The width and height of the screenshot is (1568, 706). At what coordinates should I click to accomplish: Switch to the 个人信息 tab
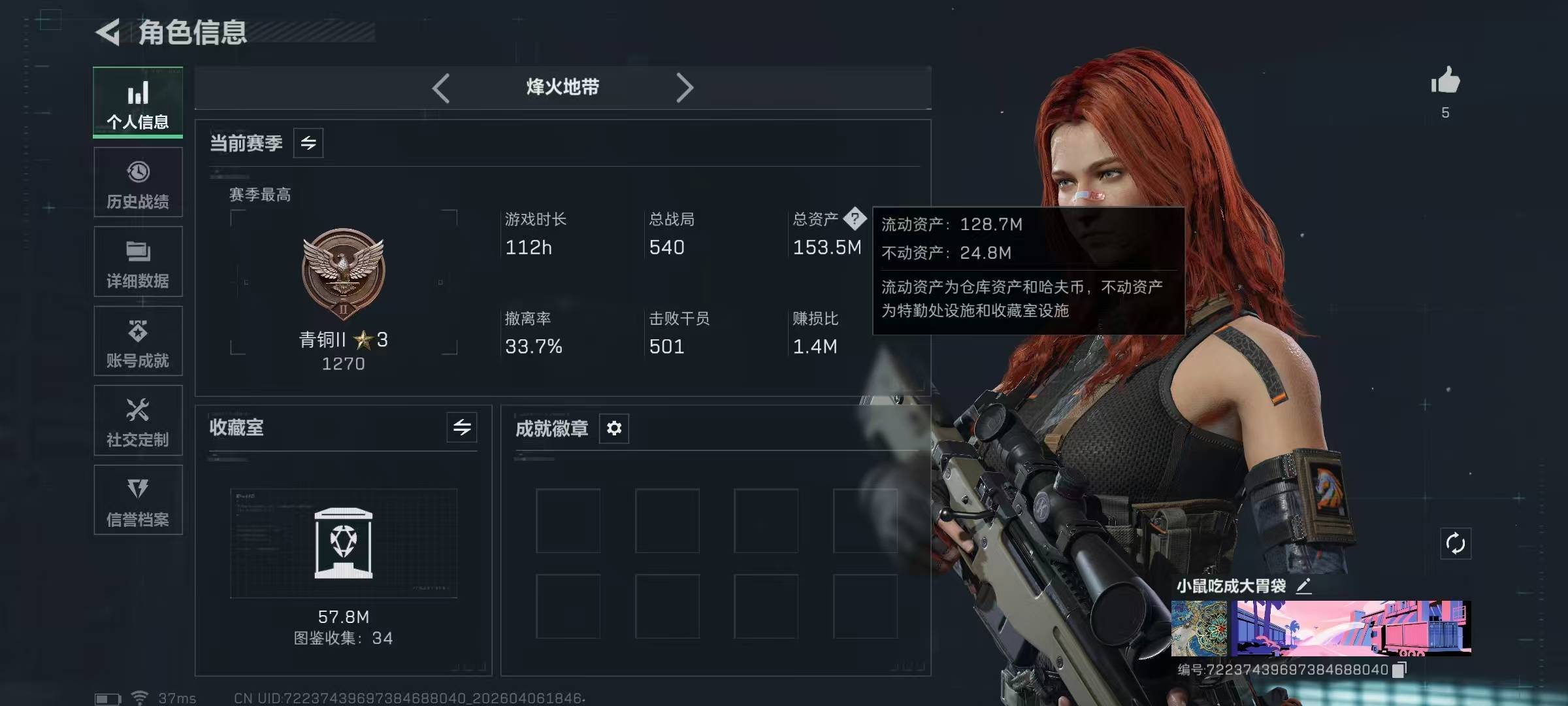tap(138, 103)
